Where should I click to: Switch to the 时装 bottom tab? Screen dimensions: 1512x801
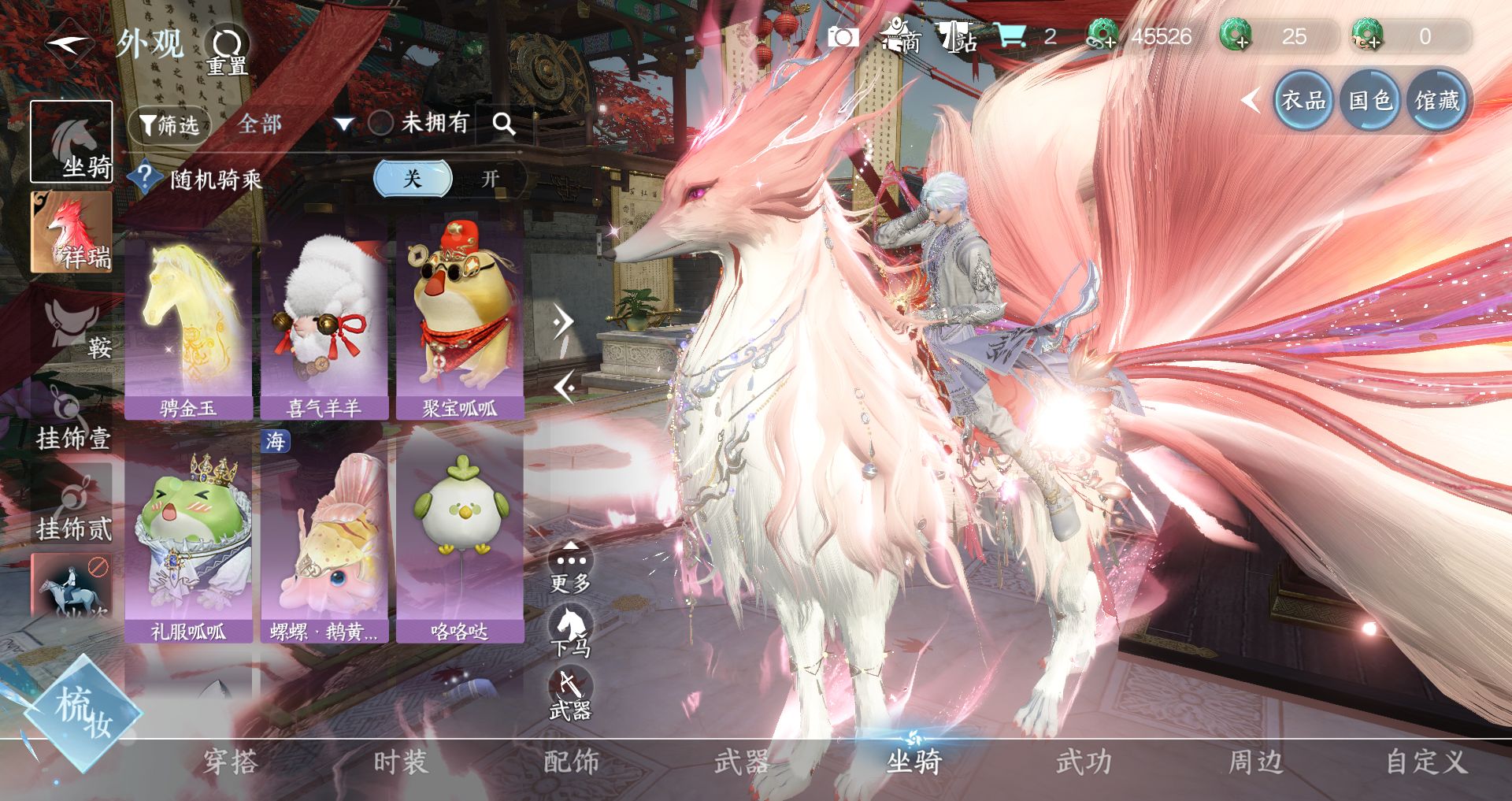click(400, 762)
